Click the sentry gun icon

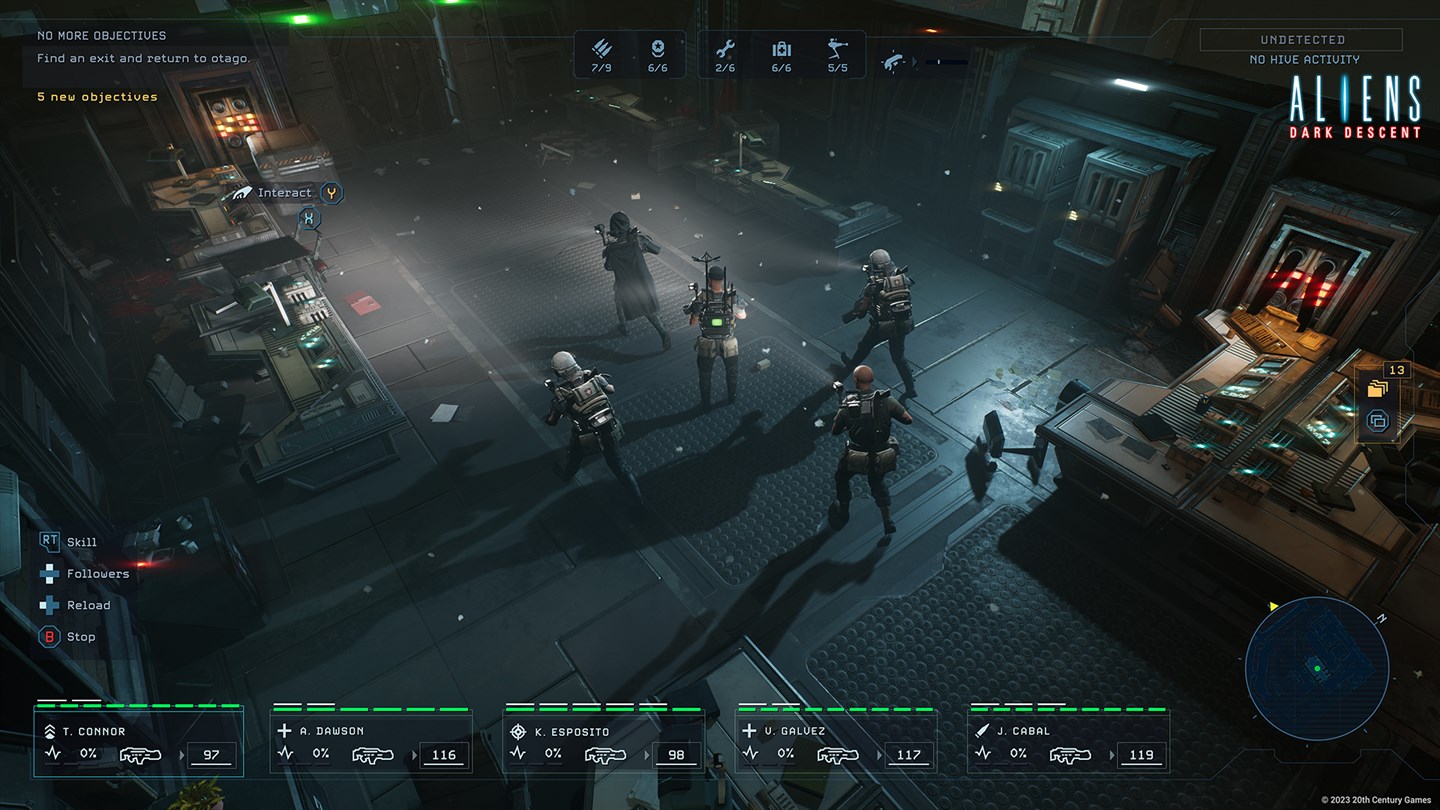(x=837, y=49)
